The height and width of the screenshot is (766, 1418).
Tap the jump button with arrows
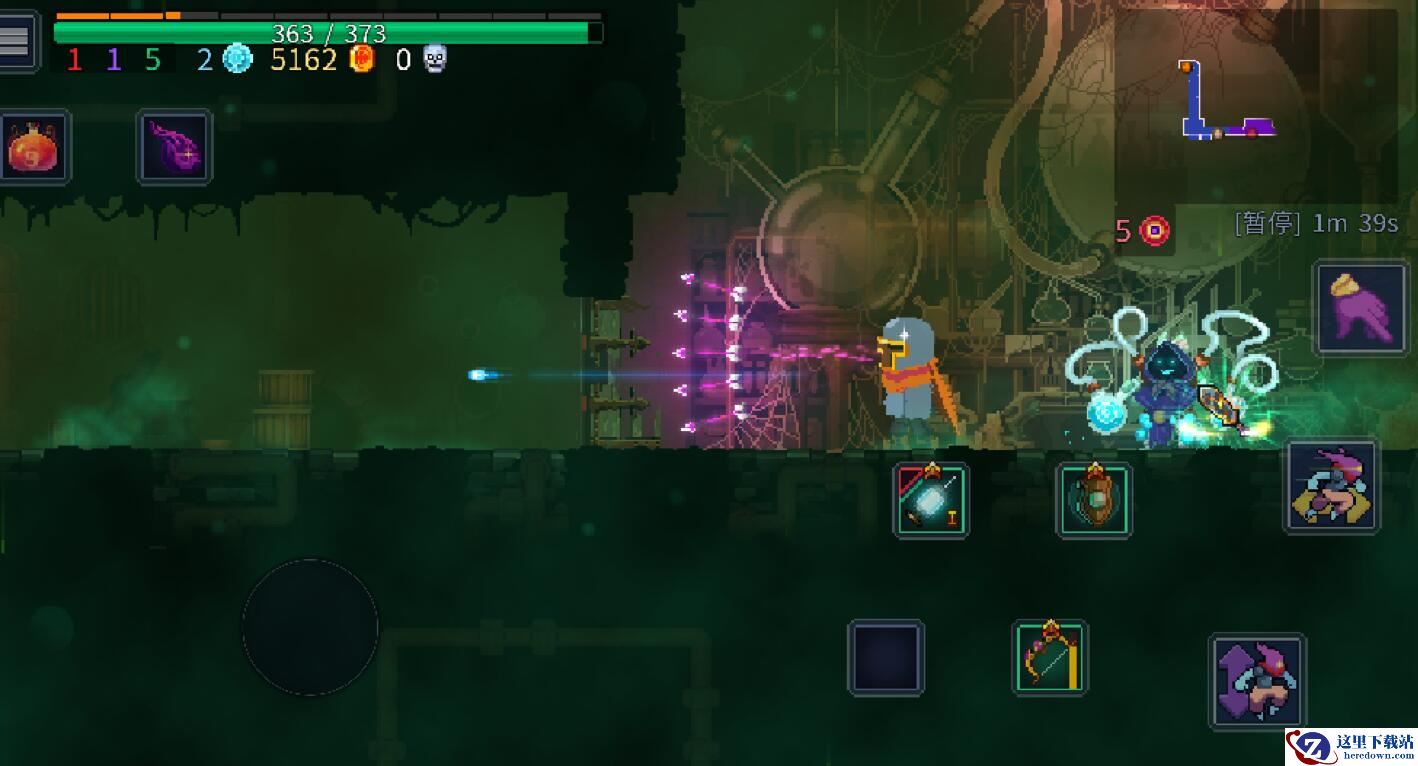(1258, 681)
